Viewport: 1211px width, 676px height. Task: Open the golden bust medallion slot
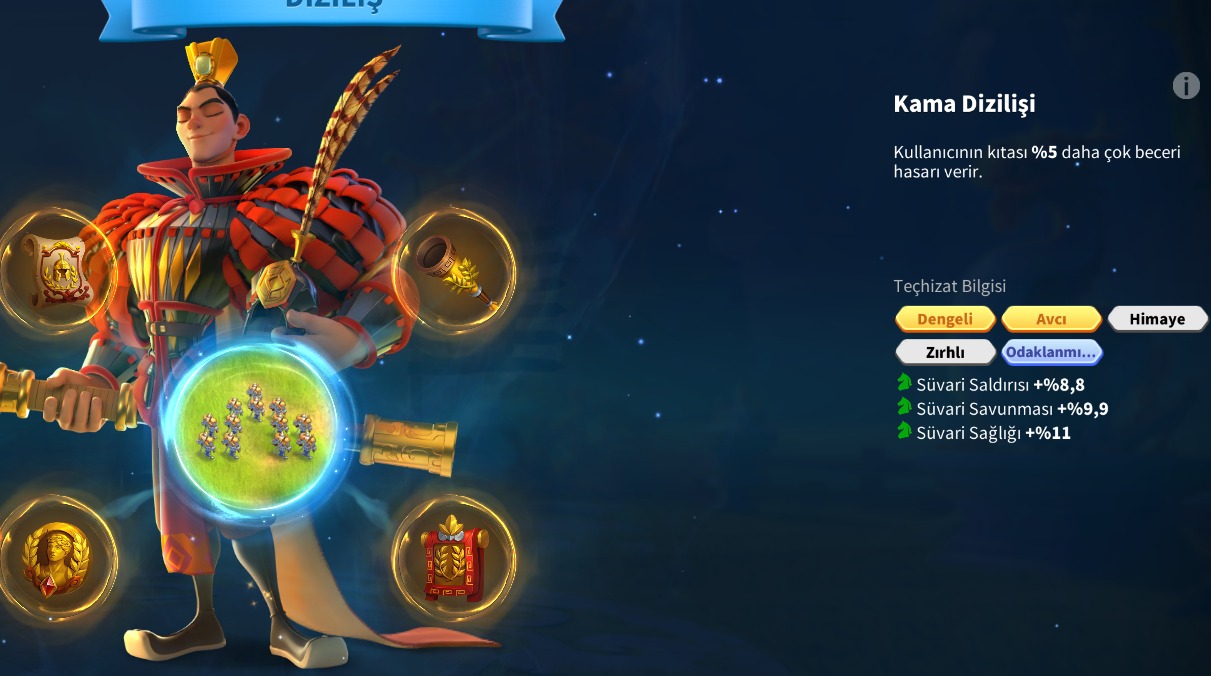coord(55,560)
